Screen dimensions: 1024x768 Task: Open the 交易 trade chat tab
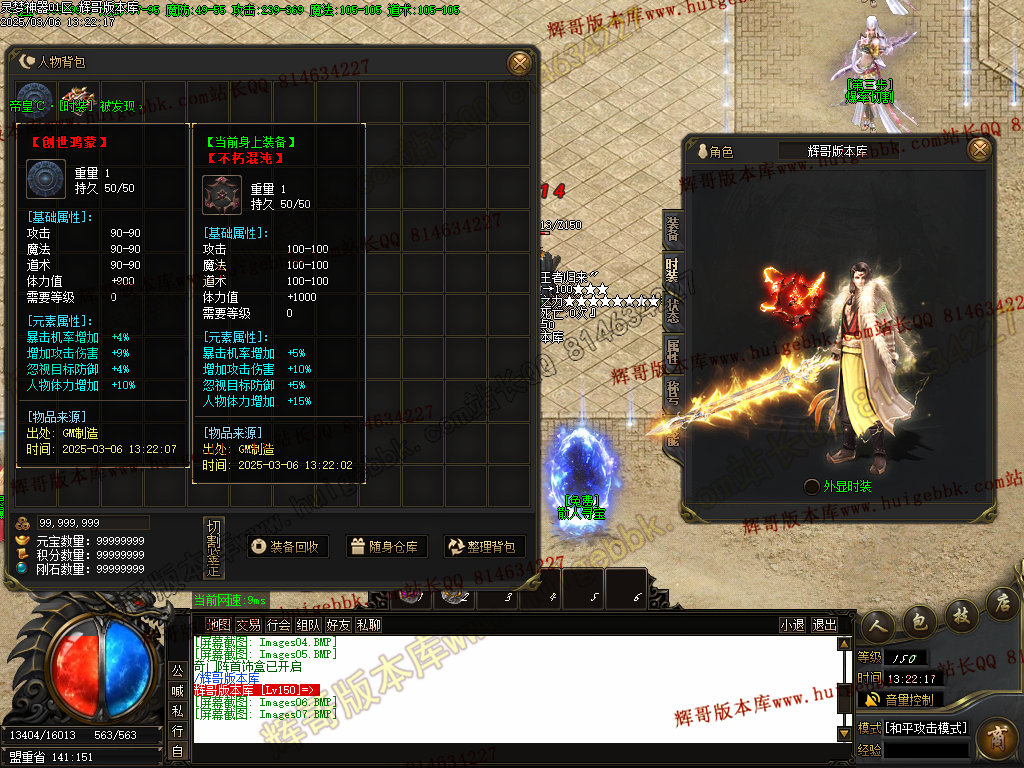(x=249, y=625)
